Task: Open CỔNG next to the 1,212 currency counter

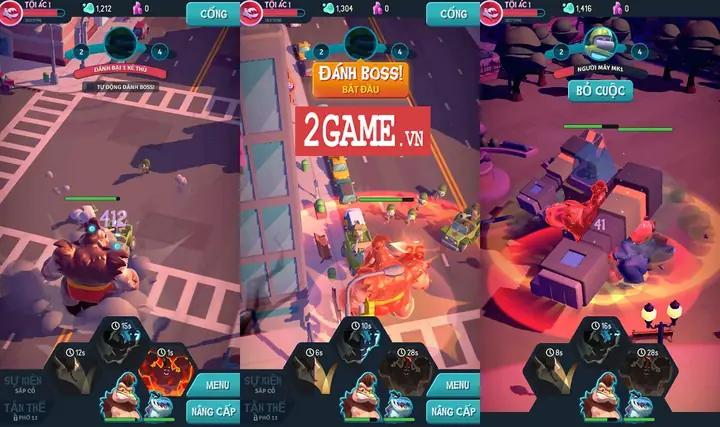Action: 212,14
